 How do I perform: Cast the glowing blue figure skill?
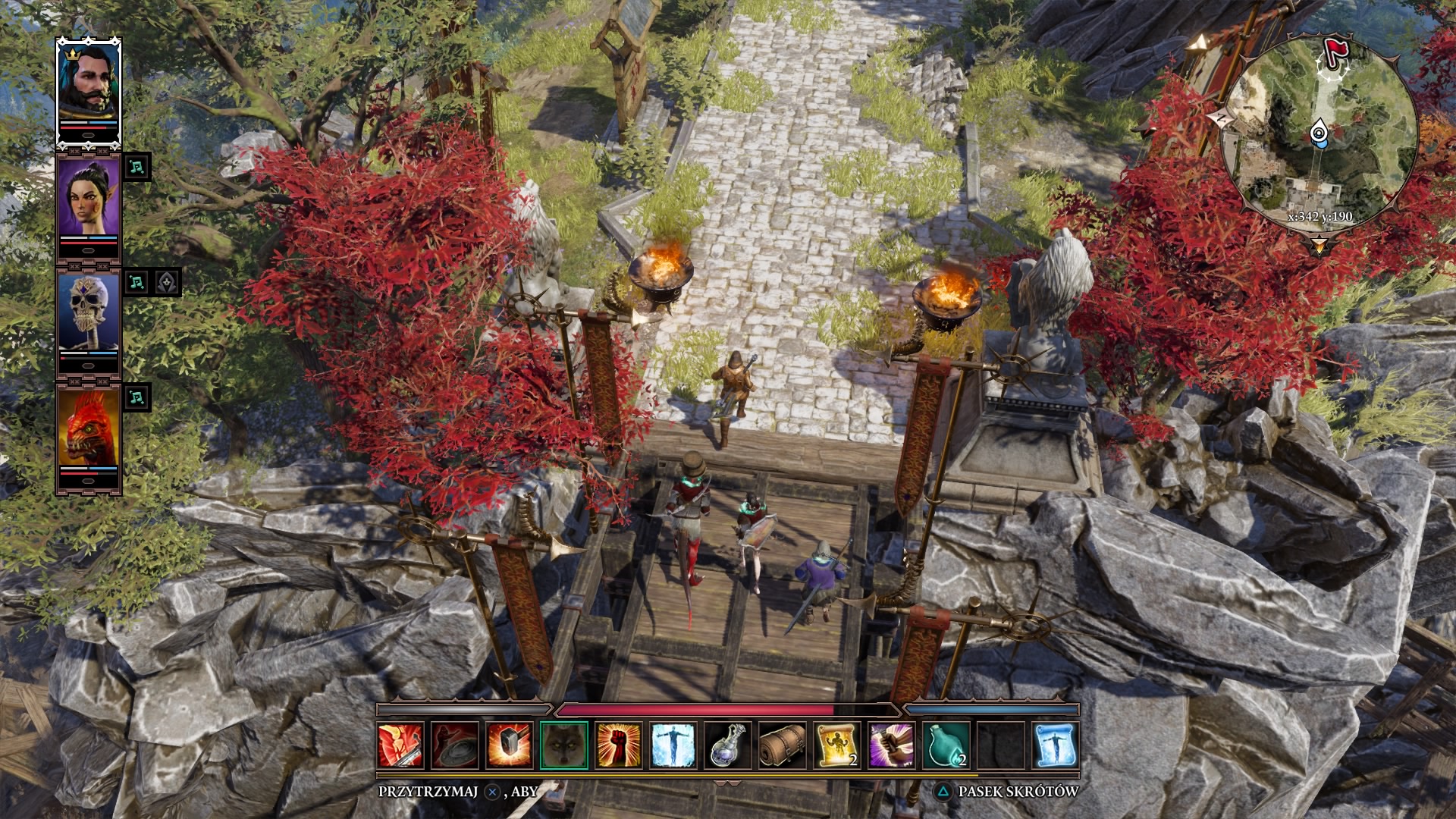[x=673, y=745]
